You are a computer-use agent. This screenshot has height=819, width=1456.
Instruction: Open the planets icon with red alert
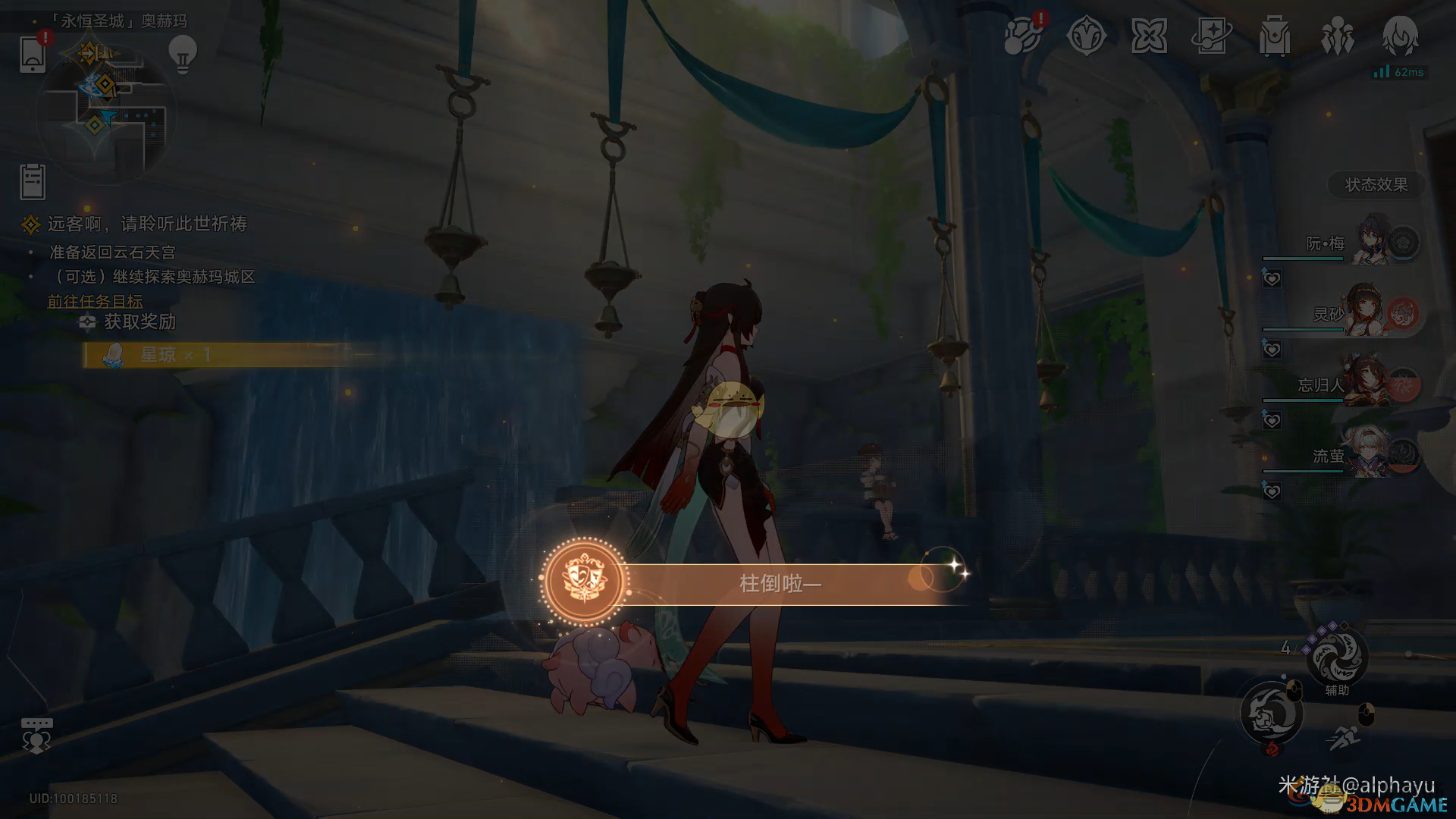click(1023, 36)
